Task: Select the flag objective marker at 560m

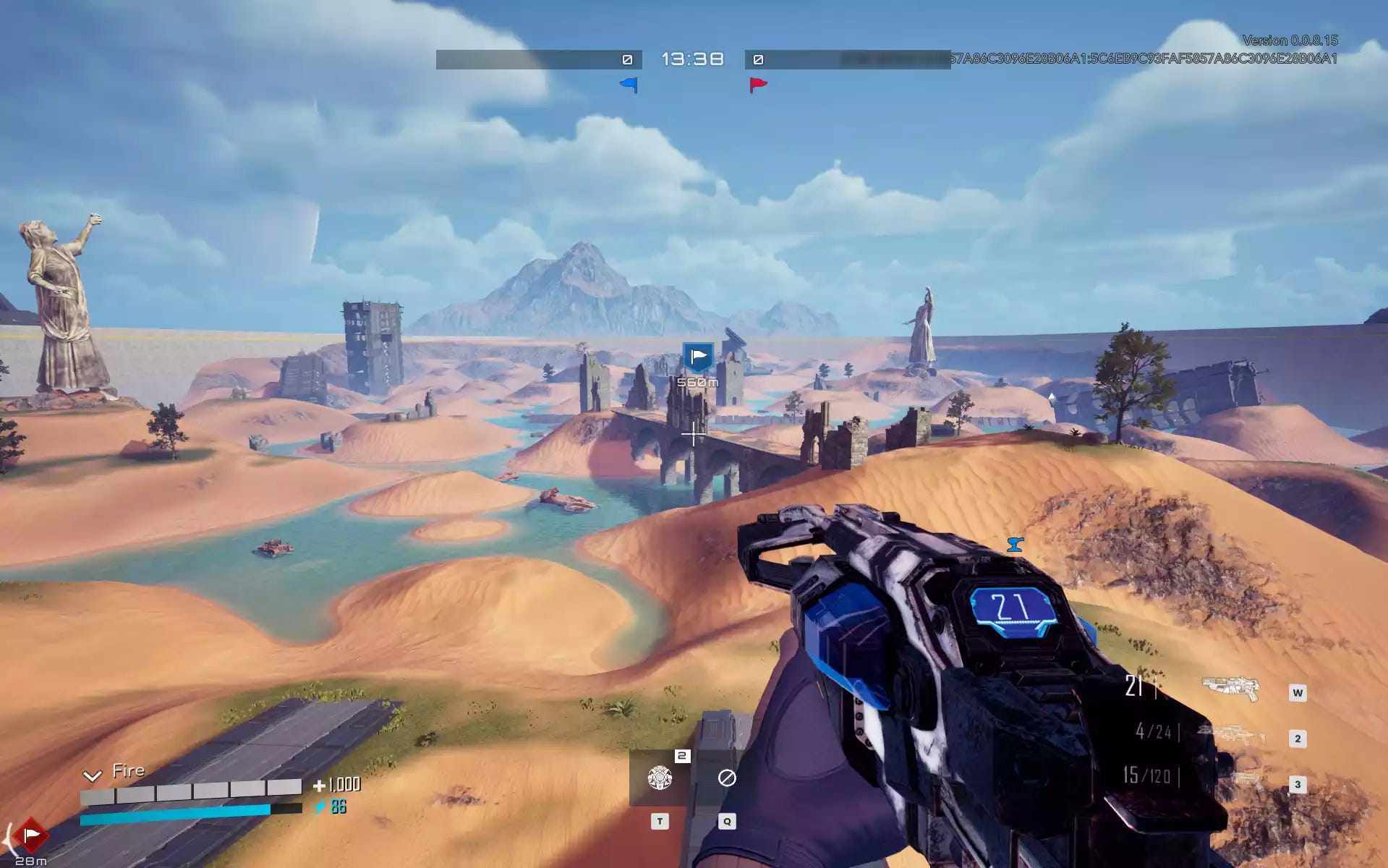Action: (698, 357)
